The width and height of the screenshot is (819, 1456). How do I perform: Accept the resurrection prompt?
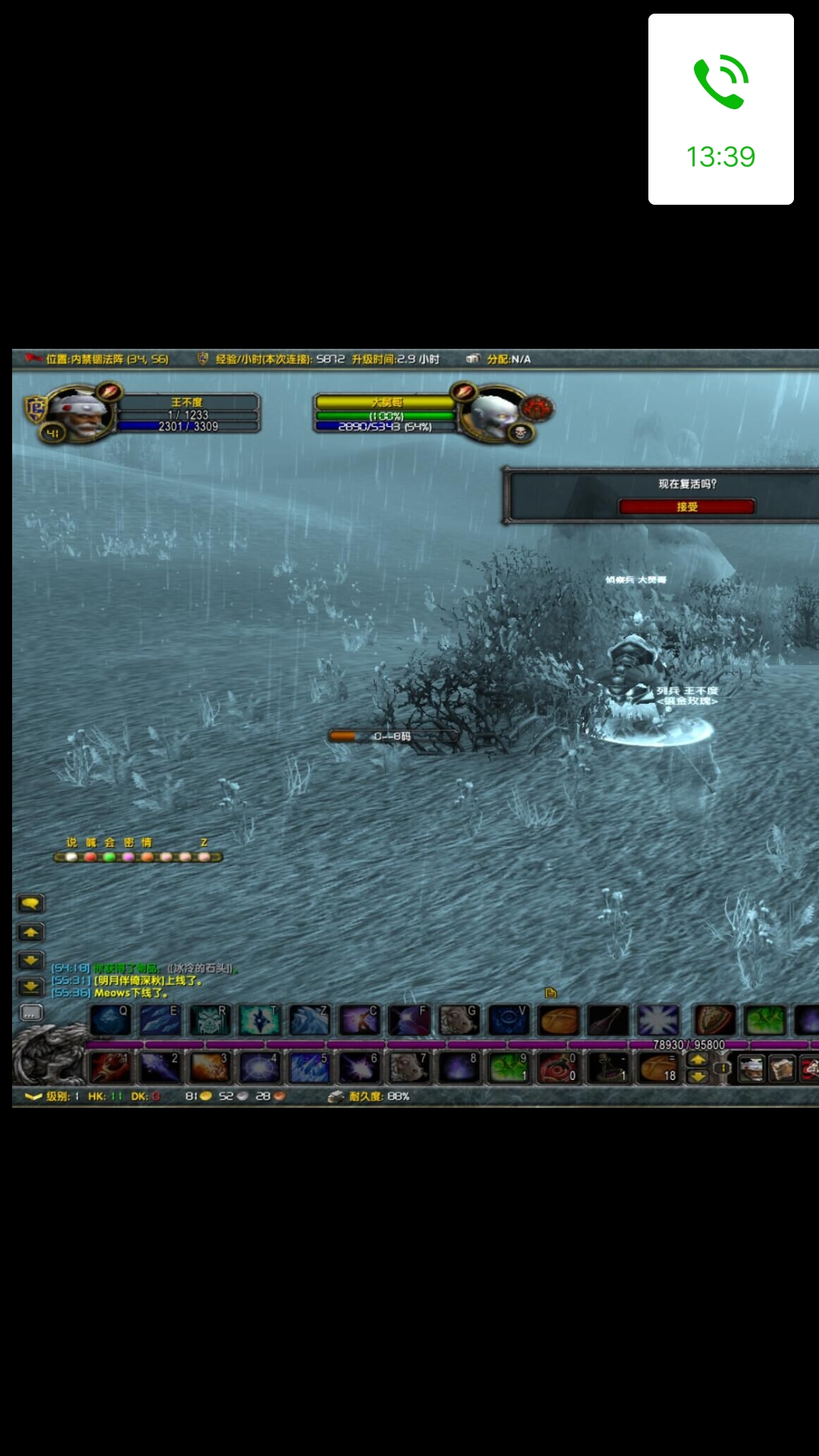[686, 507]
